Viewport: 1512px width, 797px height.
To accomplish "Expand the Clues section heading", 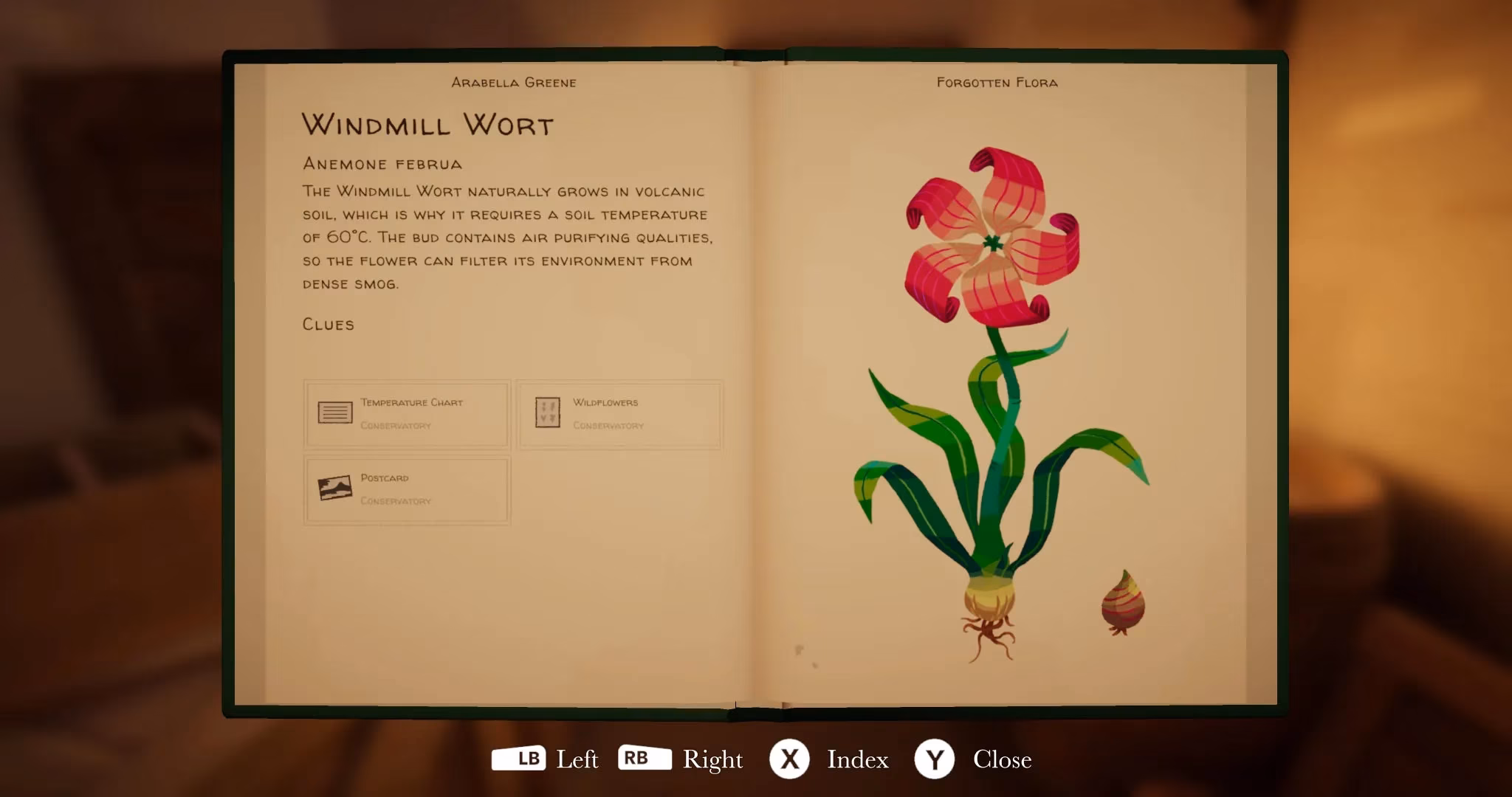I will (327, 323).
